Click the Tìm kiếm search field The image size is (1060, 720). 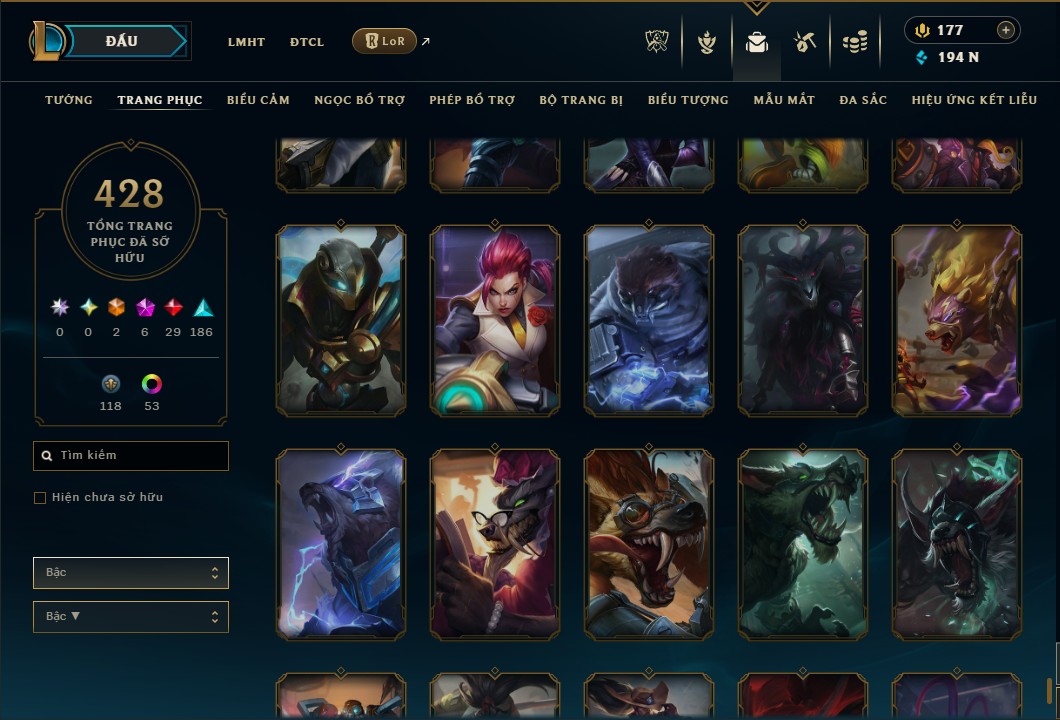tap(131, 456)
